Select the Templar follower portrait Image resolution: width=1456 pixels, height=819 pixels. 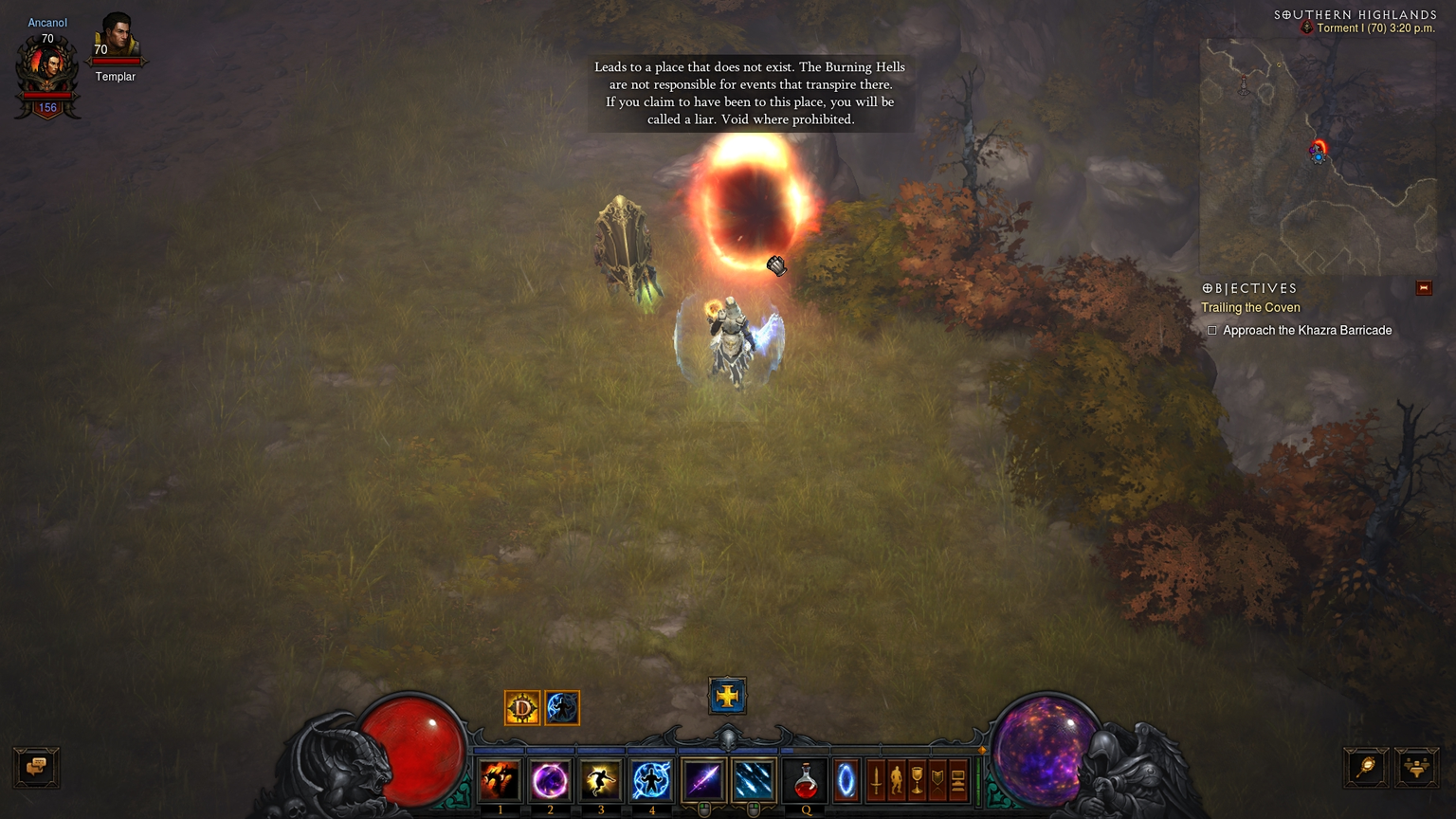[117, 38]
